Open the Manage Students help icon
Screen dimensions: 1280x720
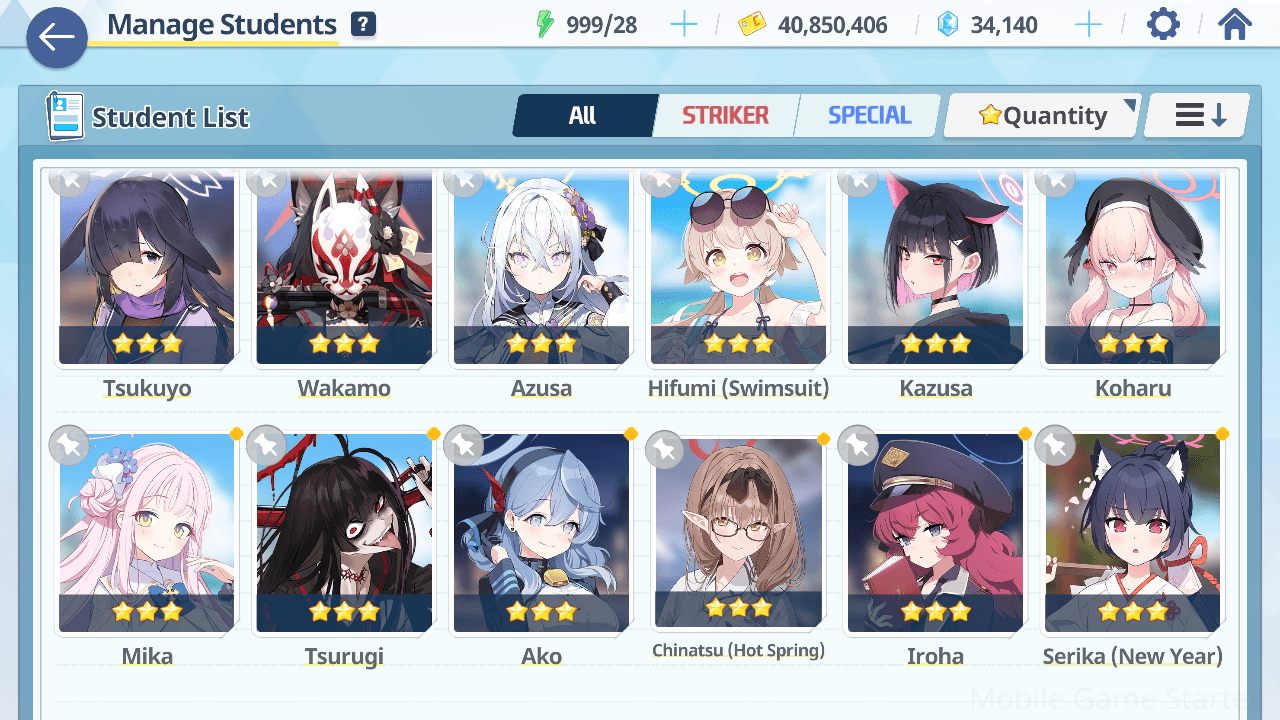(364, 25)
